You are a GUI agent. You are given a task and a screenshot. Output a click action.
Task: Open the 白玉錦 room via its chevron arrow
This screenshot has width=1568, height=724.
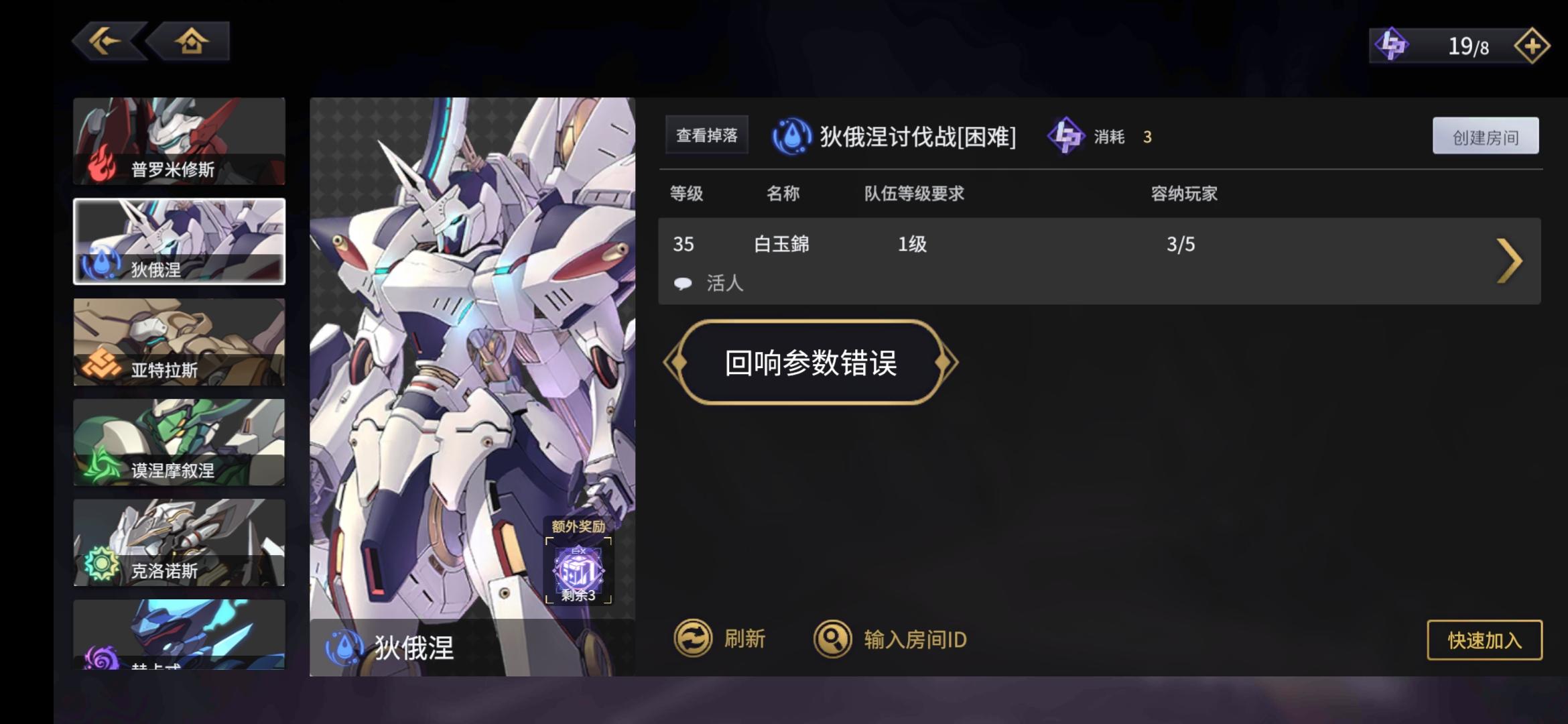point(1508,260)
